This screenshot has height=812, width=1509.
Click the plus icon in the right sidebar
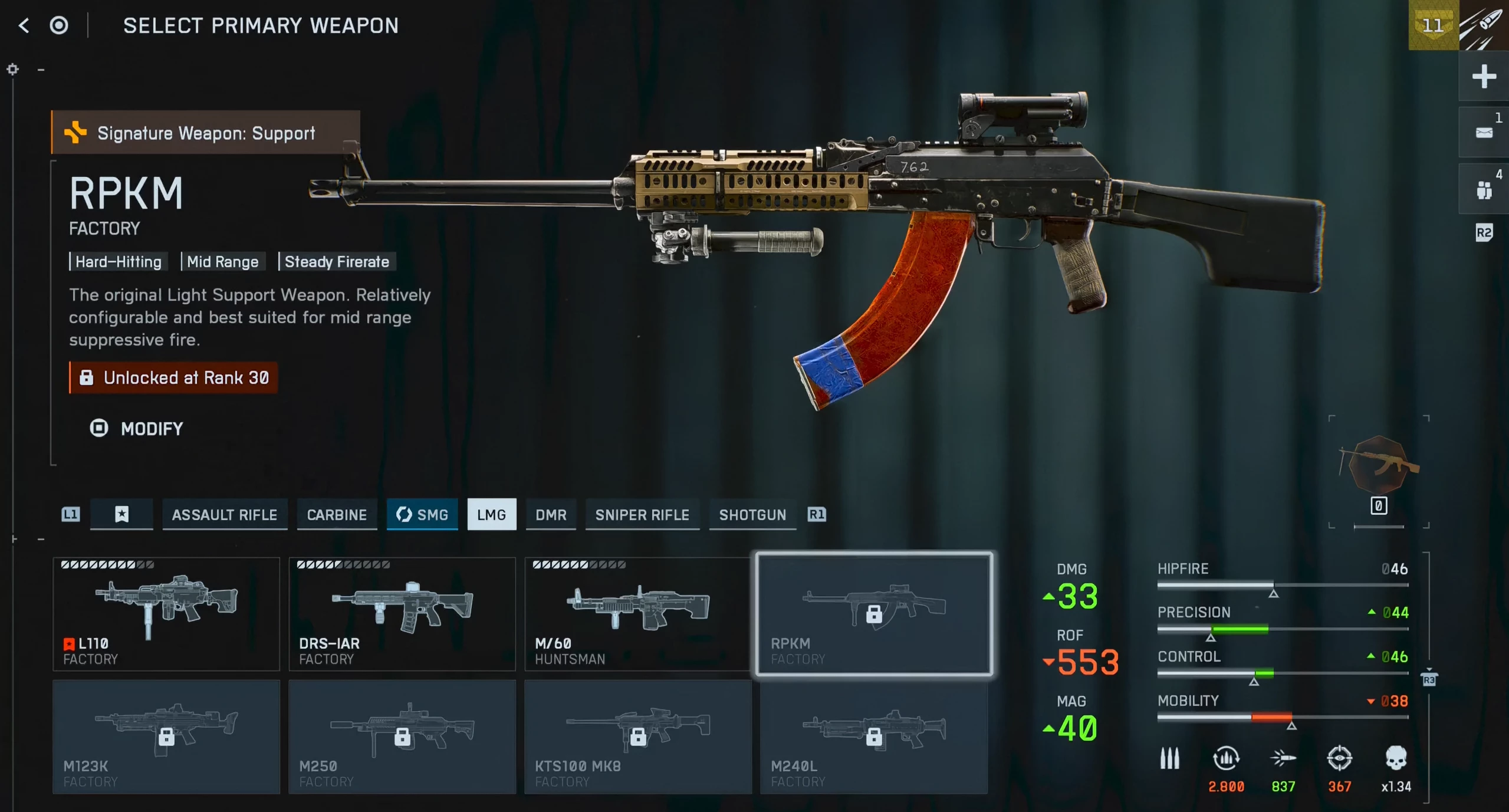[x=1483, y=77]
